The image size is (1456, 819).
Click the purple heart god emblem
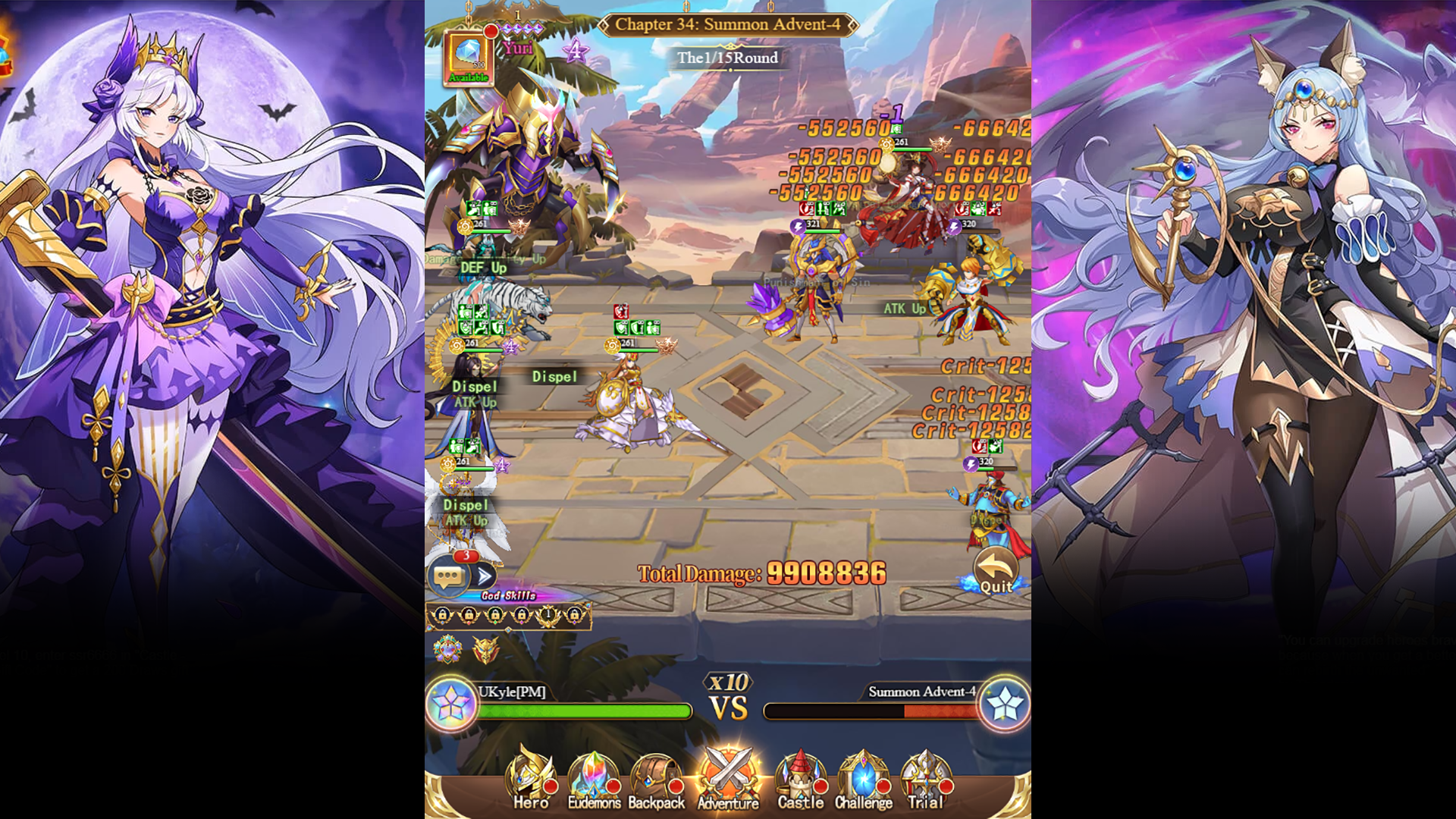(x=447, y=651)
